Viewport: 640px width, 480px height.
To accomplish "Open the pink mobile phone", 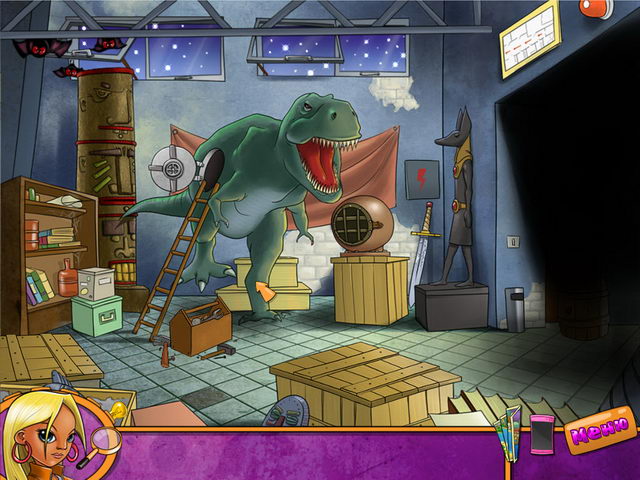I will 541,433.
